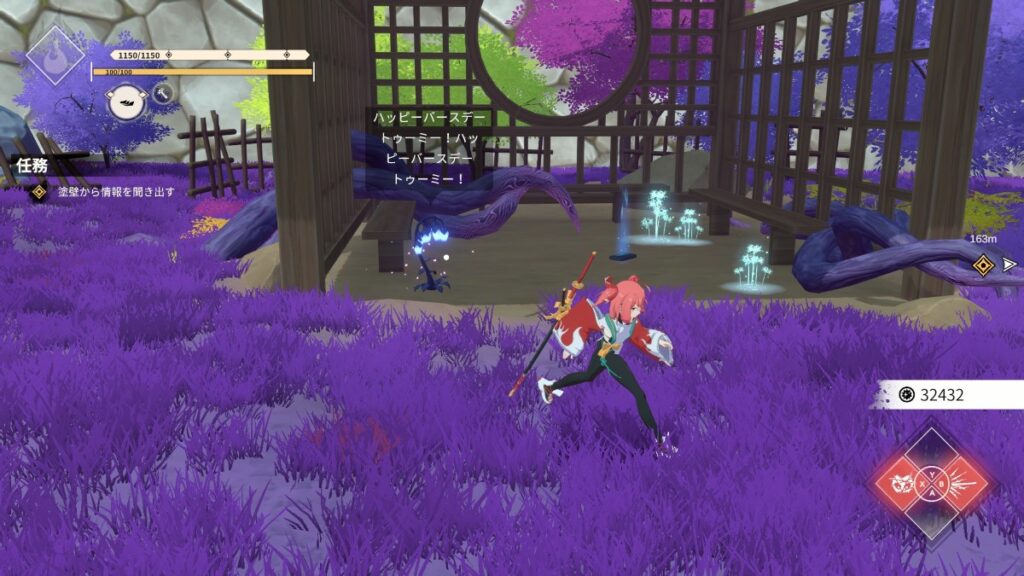Open the 任務 quest tracker
Viewport: 1024px width, 576px height.
coord(32,165)
